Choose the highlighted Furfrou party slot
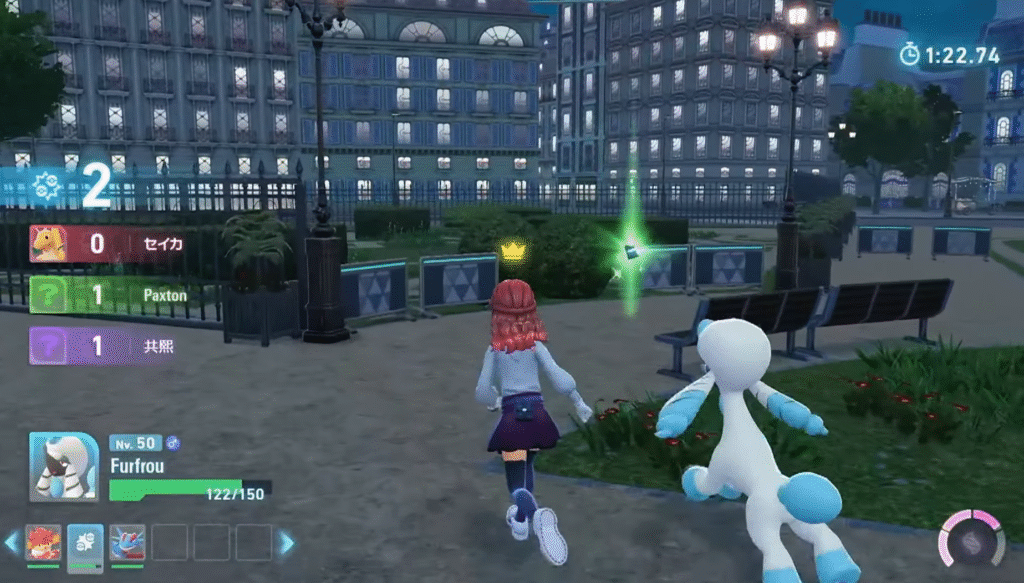The image size is (1024, 583). pos(85,543)
